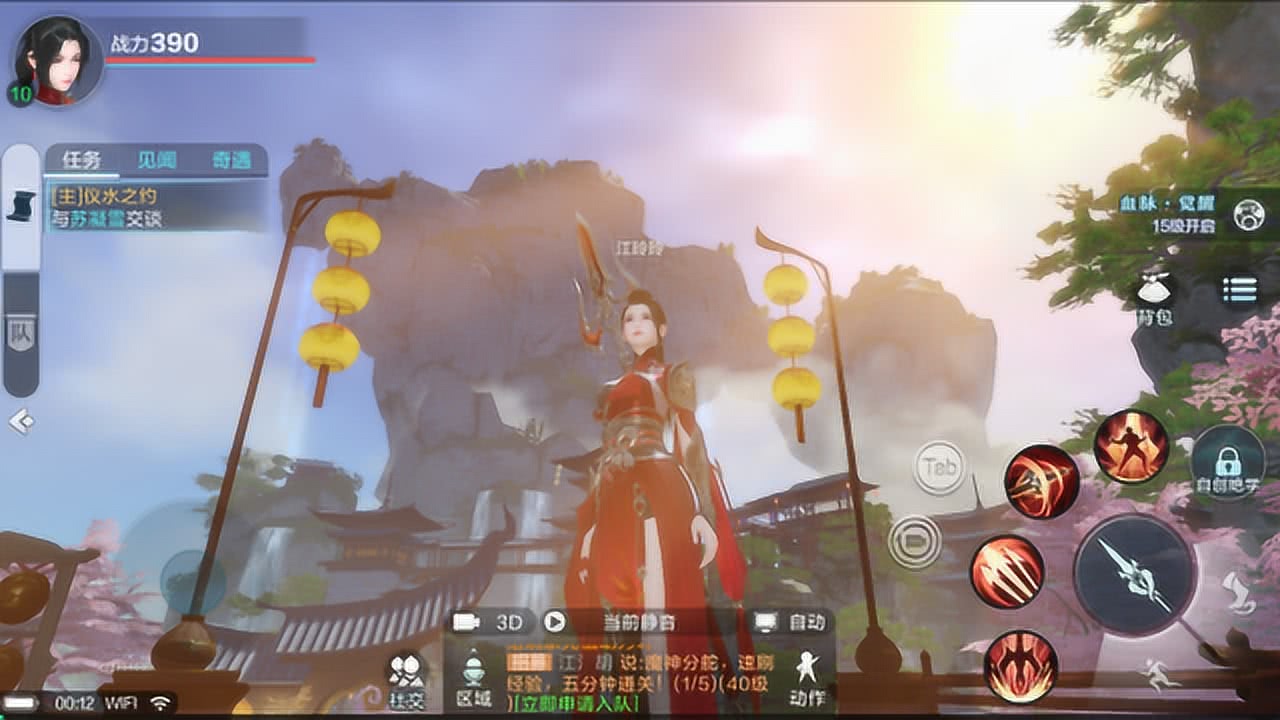Open the 血脉 觉醒 bloodline icon
Image resolution: width=1280 pixels, height=720 pixels.
[x=1248, y=215]
